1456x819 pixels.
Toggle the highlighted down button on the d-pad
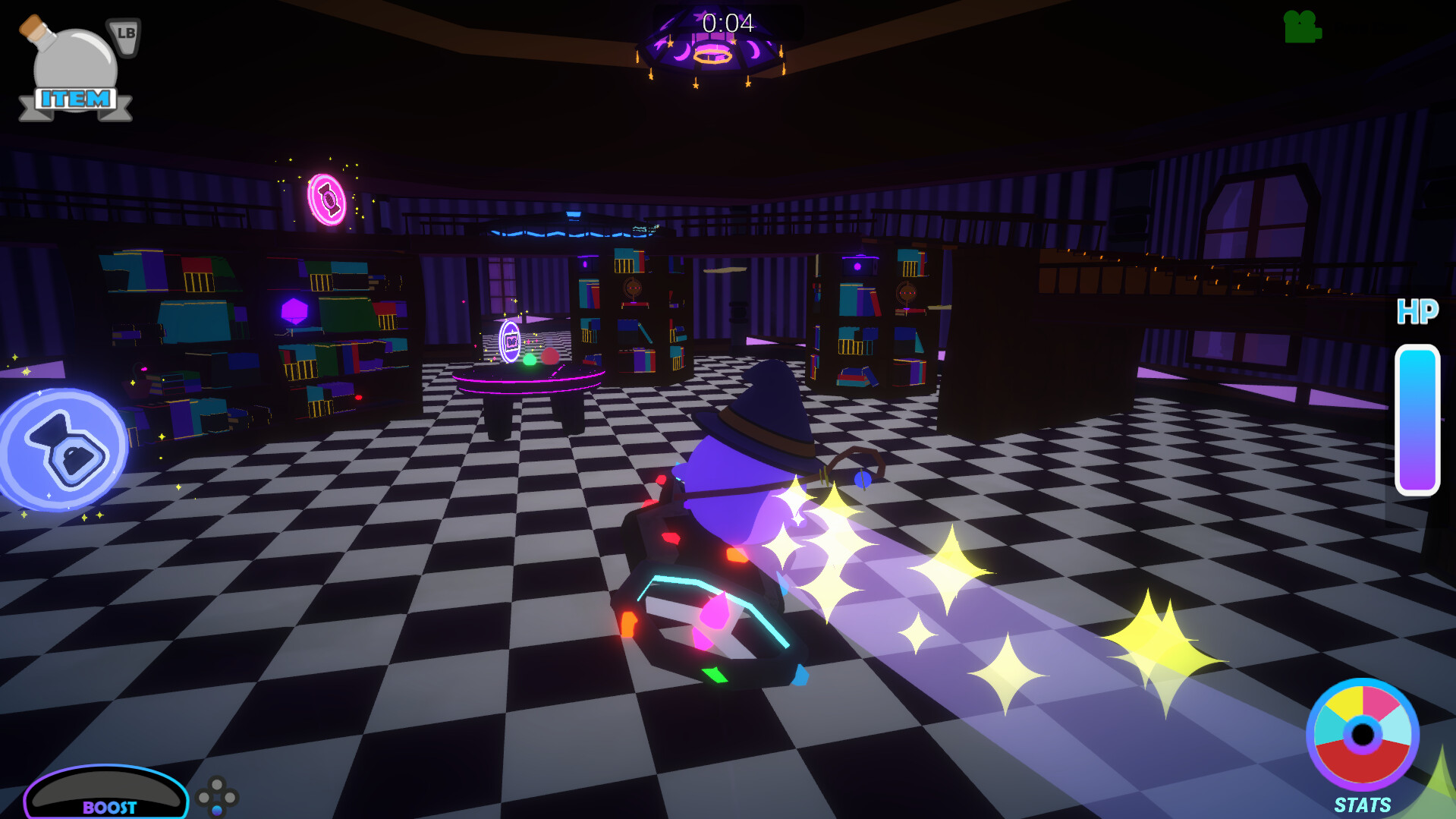(217, 811)
